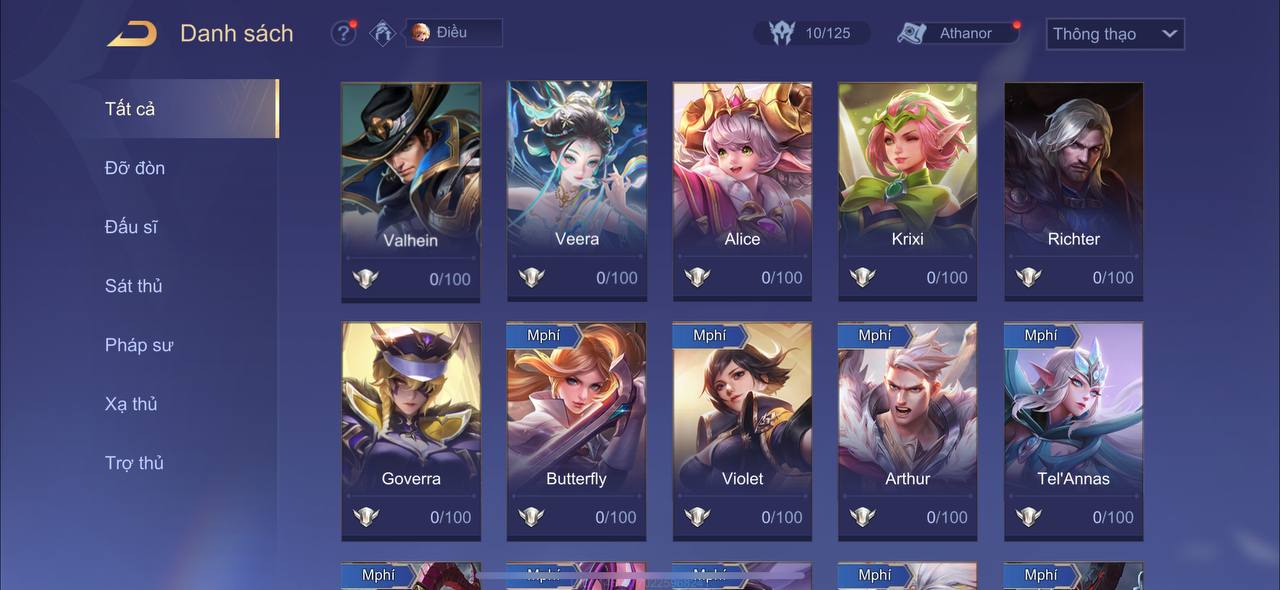This screenshot has height=590, width=1280.
Task: Open the Athanor button
Action: point(958,33)
